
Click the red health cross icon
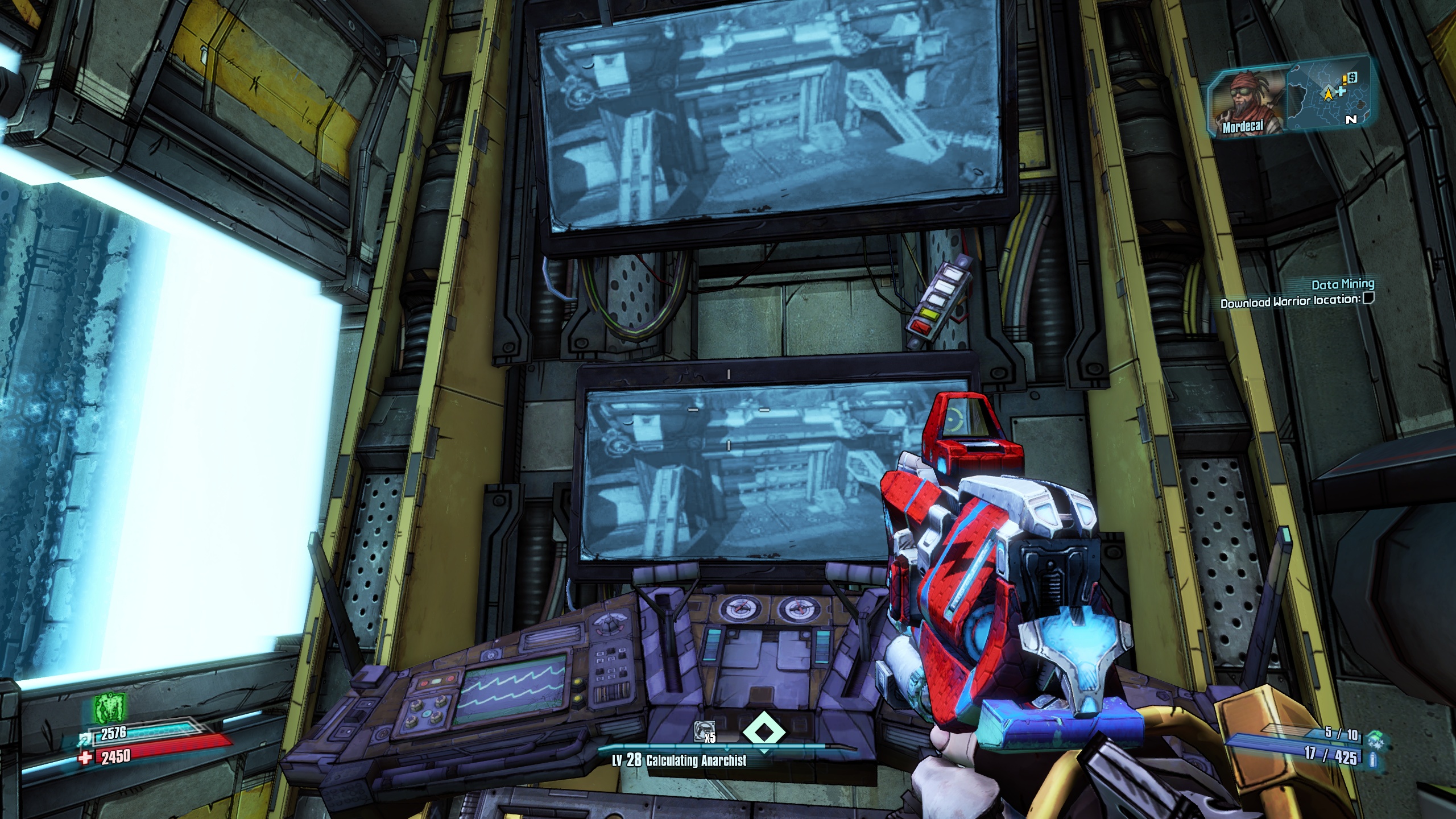click(87, 757)
